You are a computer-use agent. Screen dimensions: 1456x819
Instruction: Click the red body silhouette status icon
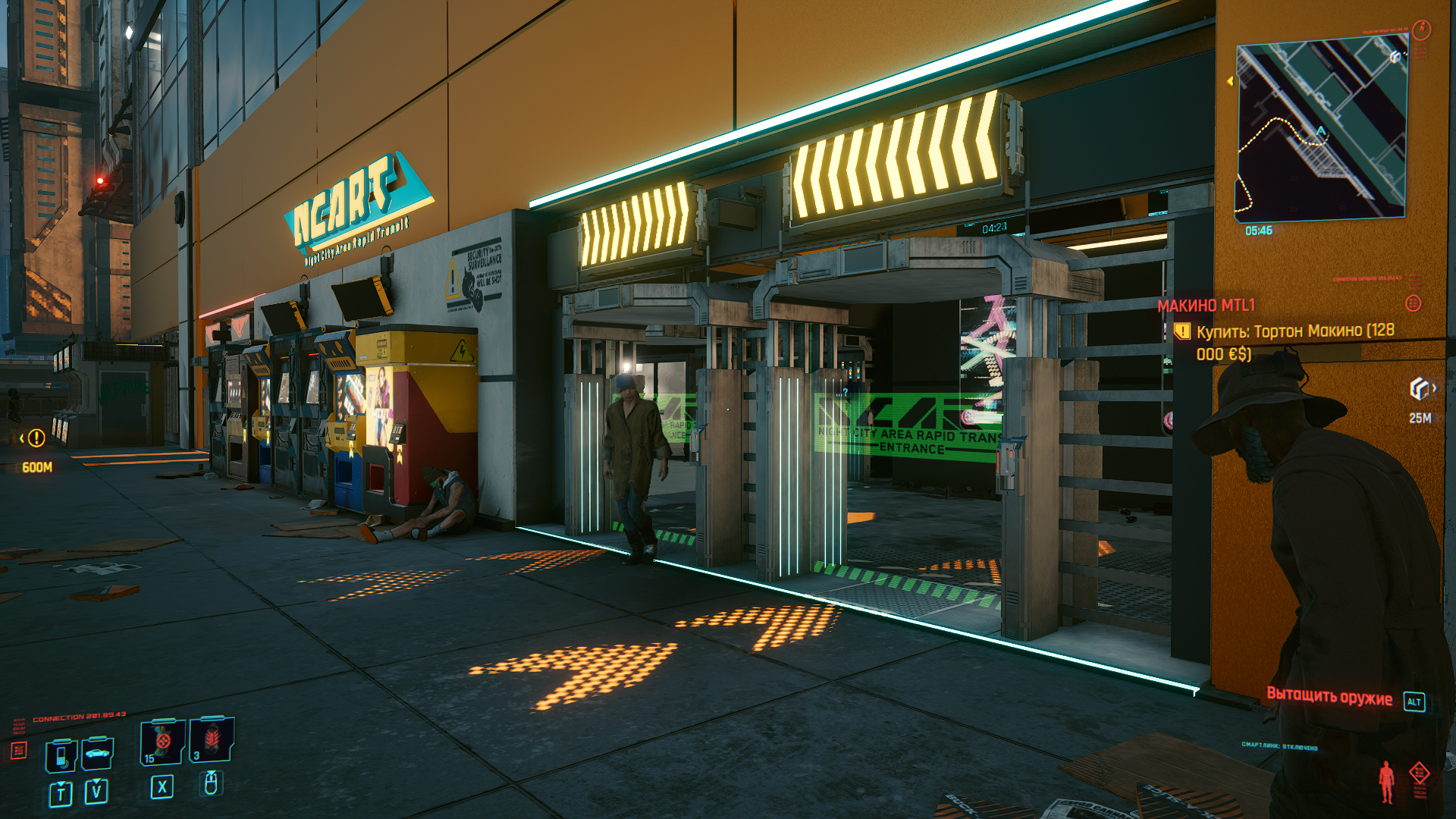point(1386,781)
